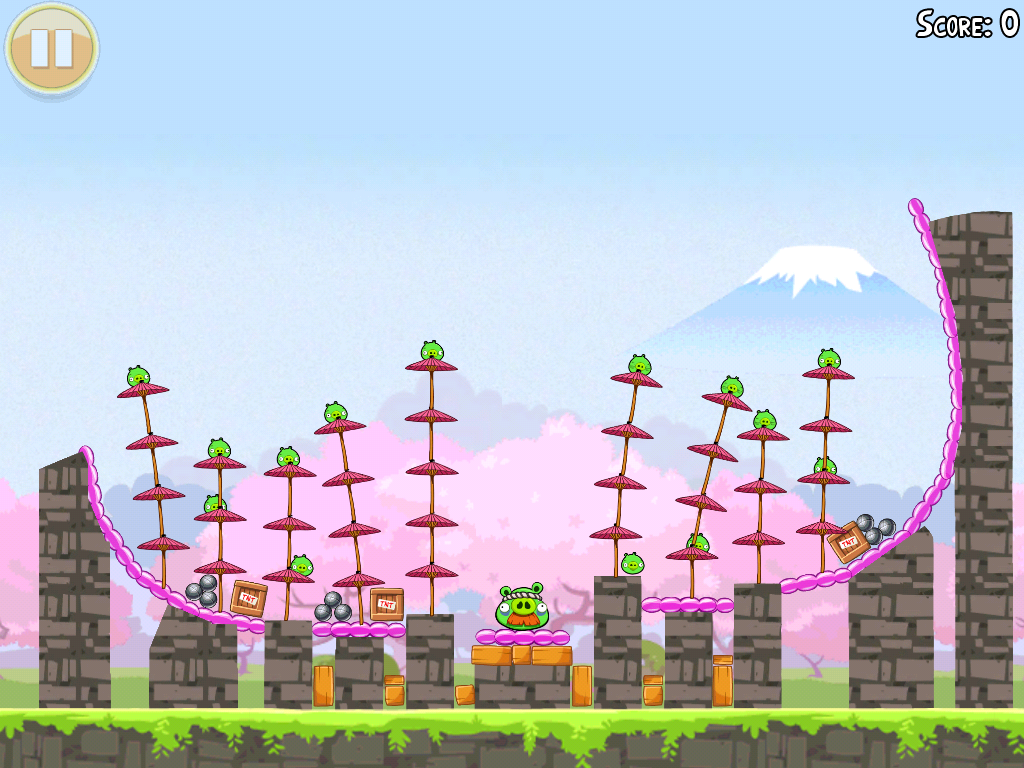
Task: Pause the game with the round button
Action: tap(51, 47)
